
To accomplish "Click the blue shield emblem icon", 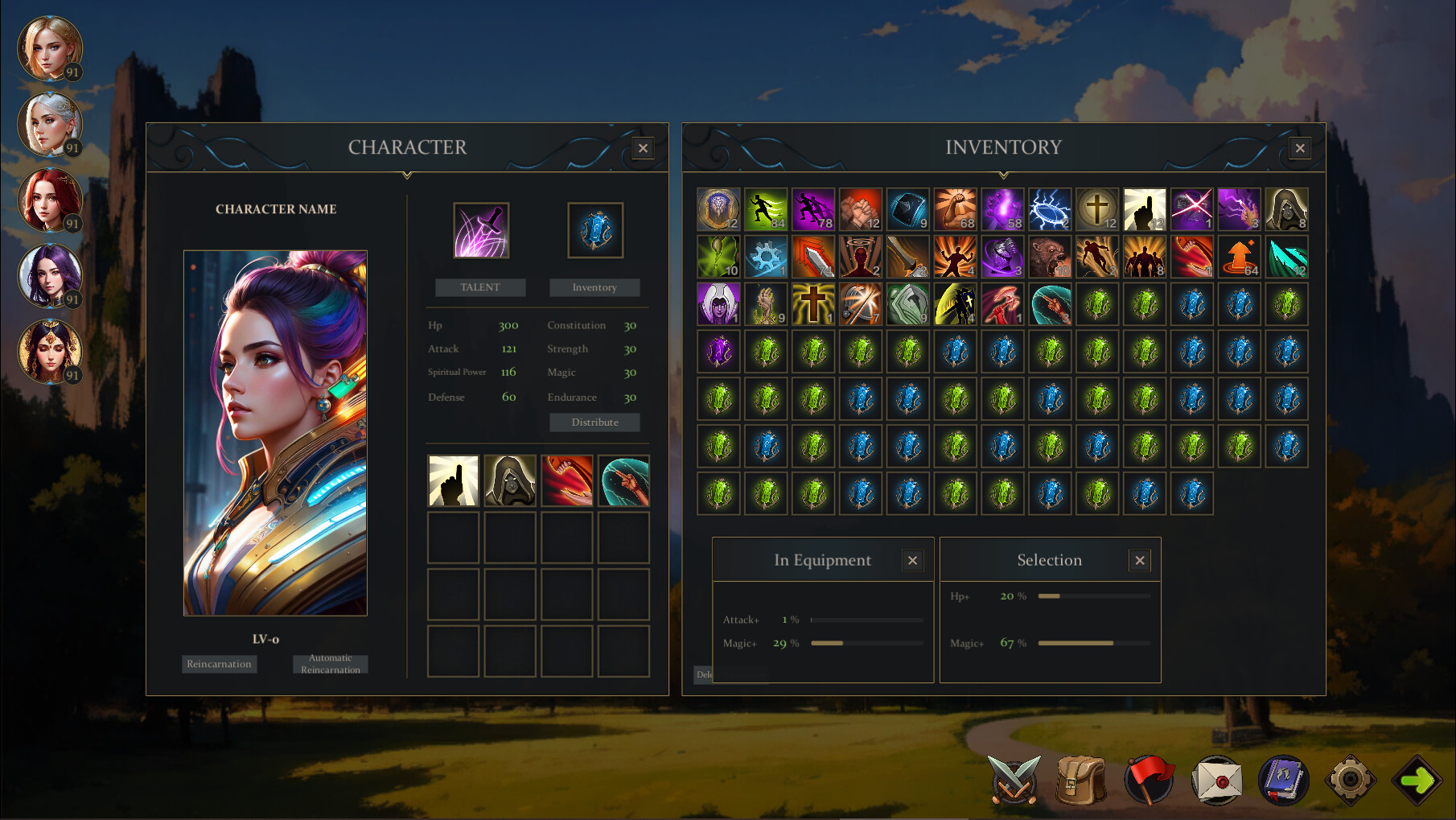I will [x=594, y=229].
